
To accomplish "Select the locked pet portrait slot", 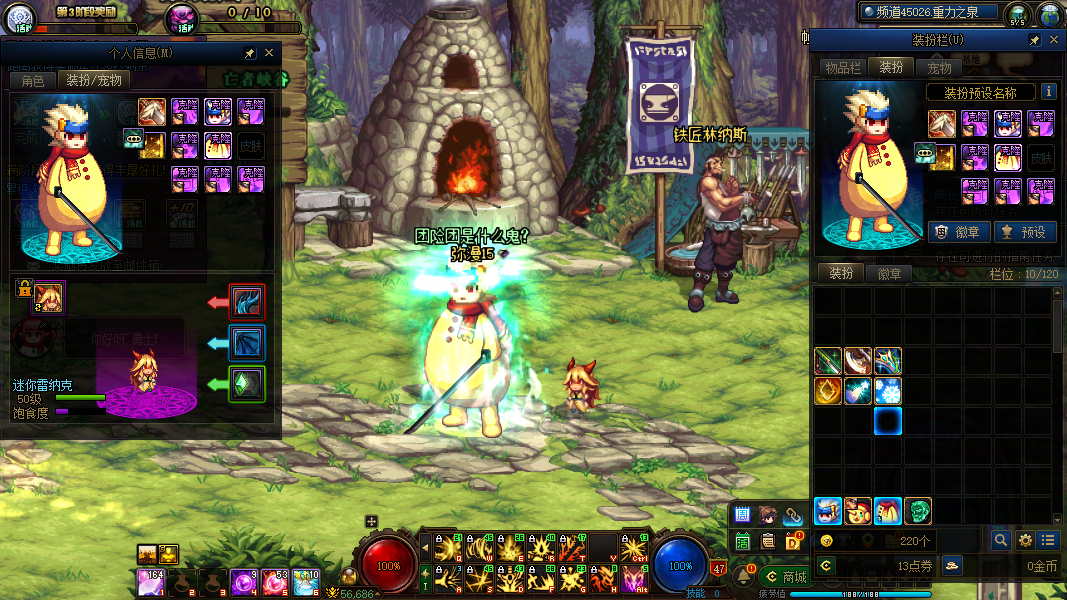I will tap(48, 296).
